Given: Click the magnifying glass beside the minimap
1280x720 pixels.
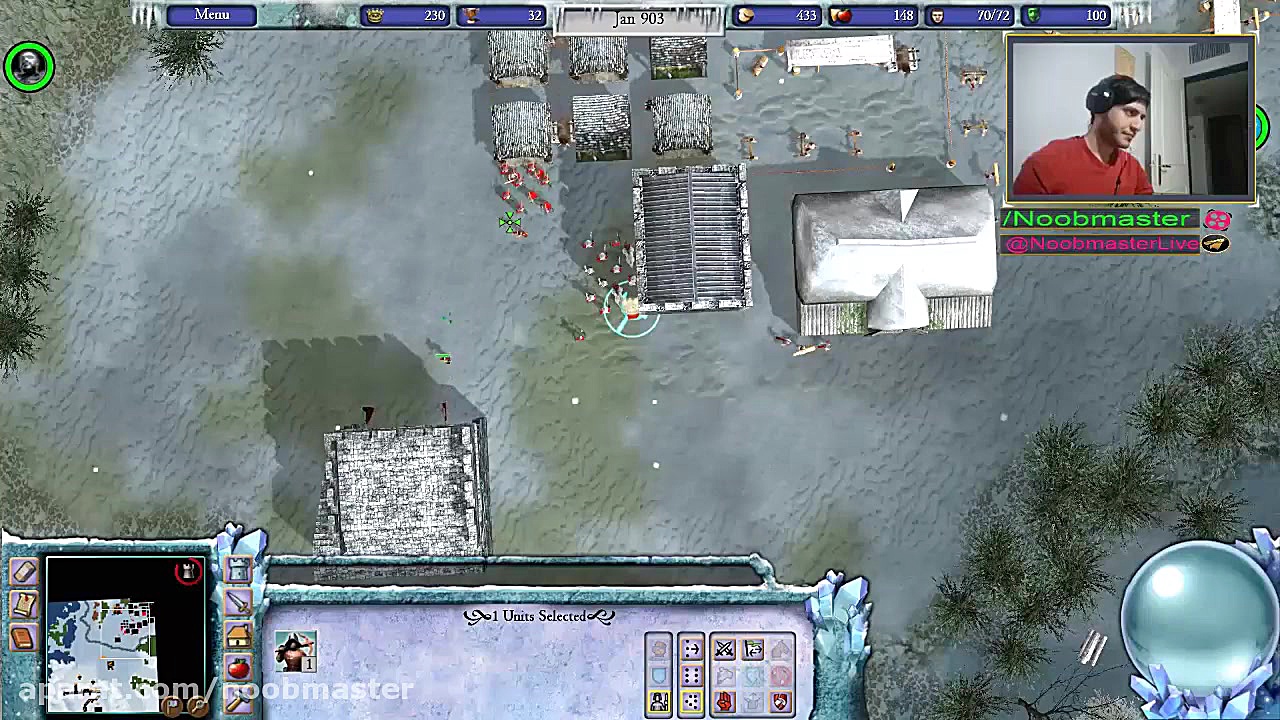Looking at the screenshot, I should pyautogui.click(x=197, y=705).
